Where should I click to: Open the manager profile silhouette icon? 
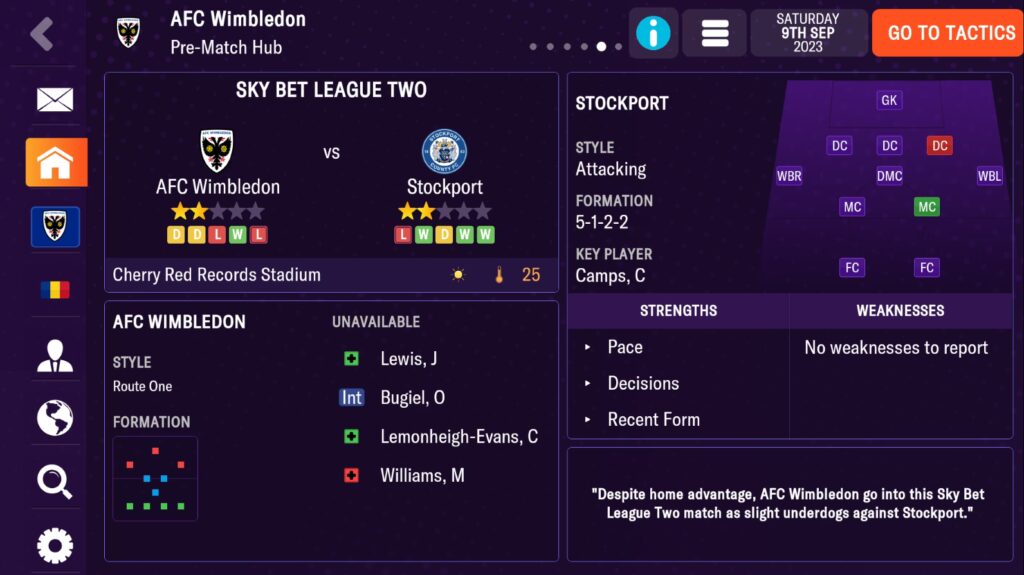[55, 355]
